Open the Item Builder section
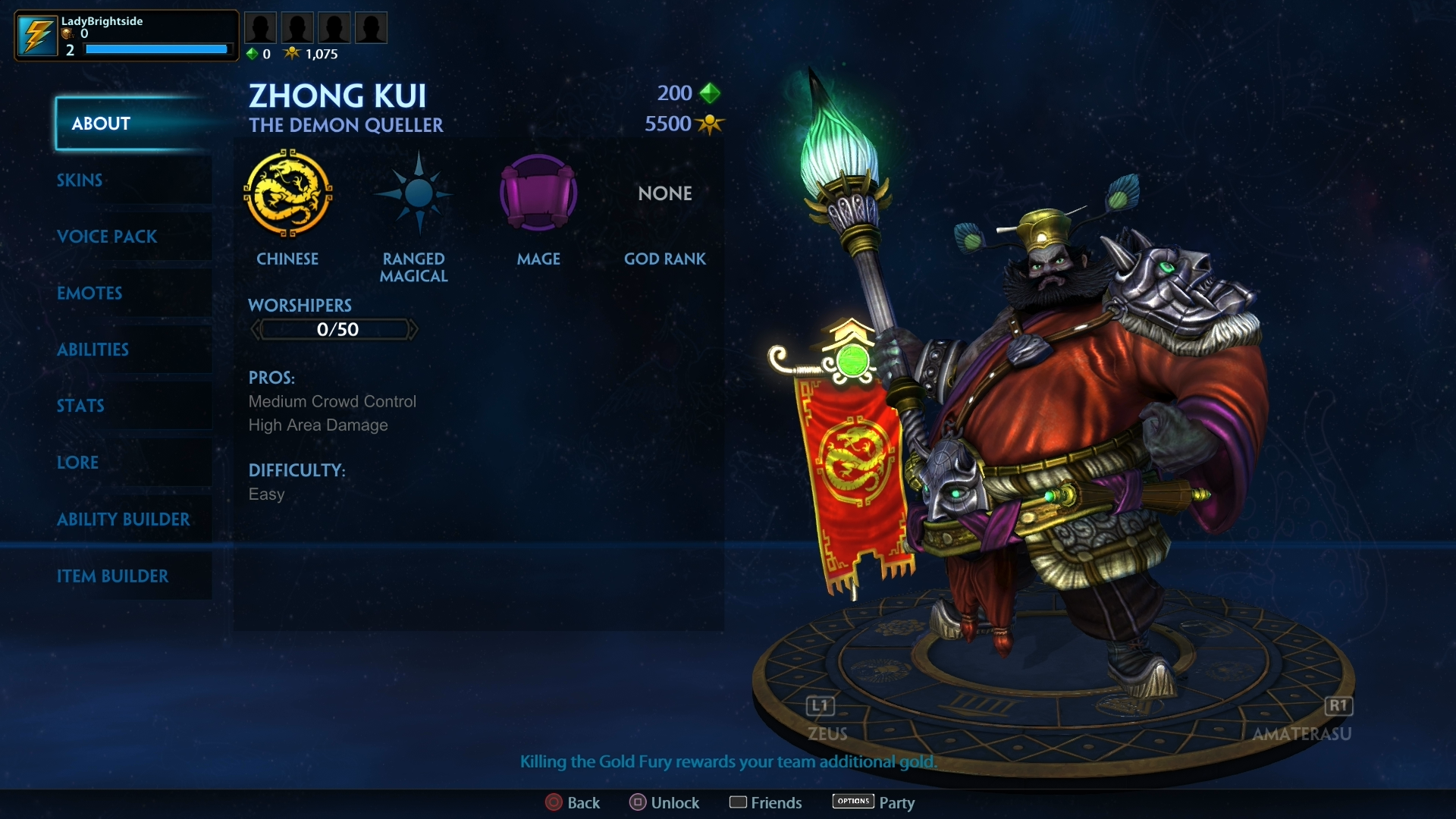Image resolution: width=1456 pixels, height=819 pixels. point(114,576)
